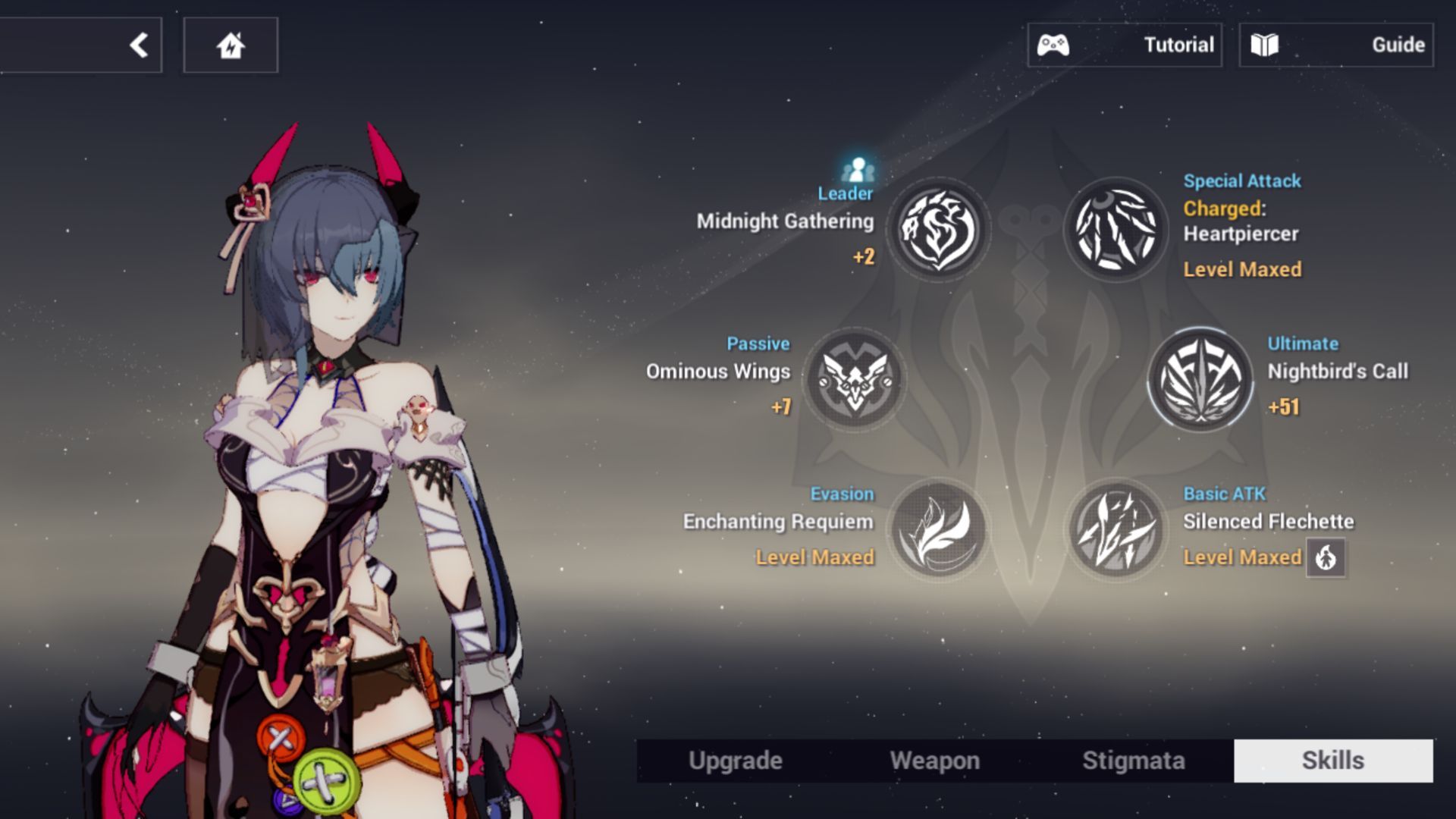Open the home recharge icon near top left
Screen dimensions: 1456x819
pos(231,45)
